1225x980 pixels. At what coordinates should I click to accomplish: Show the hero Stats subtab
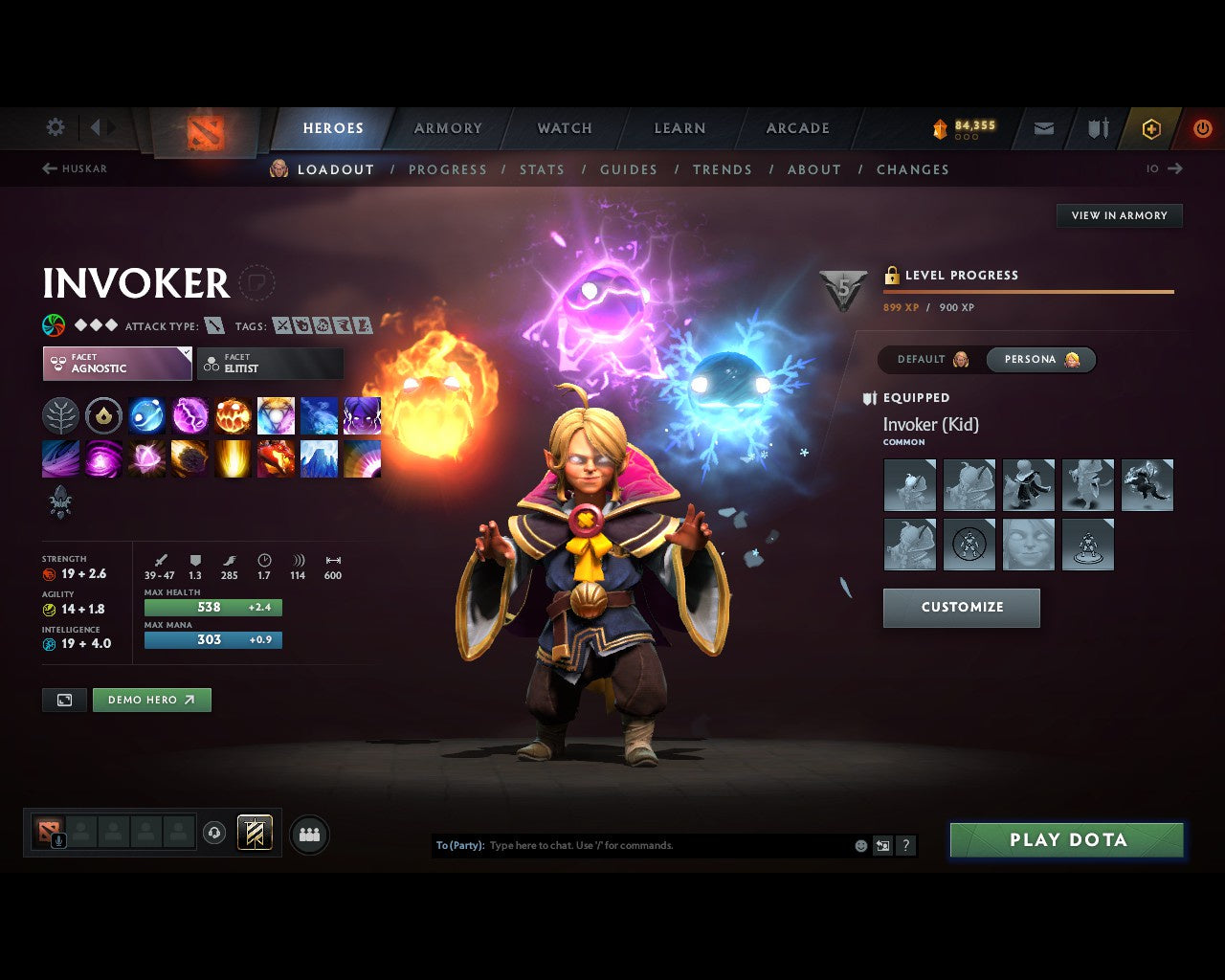(542, 169)
